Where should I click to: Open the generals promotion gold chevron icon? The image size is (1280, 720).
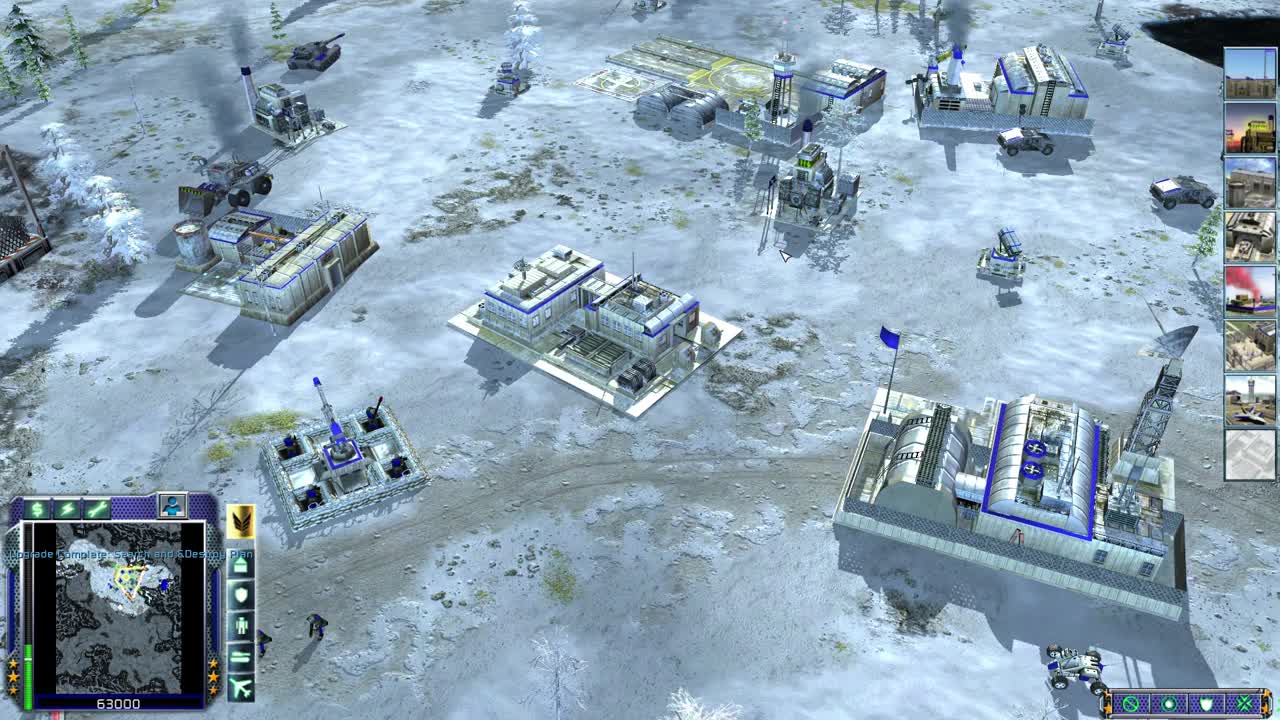tap(241, 523)
